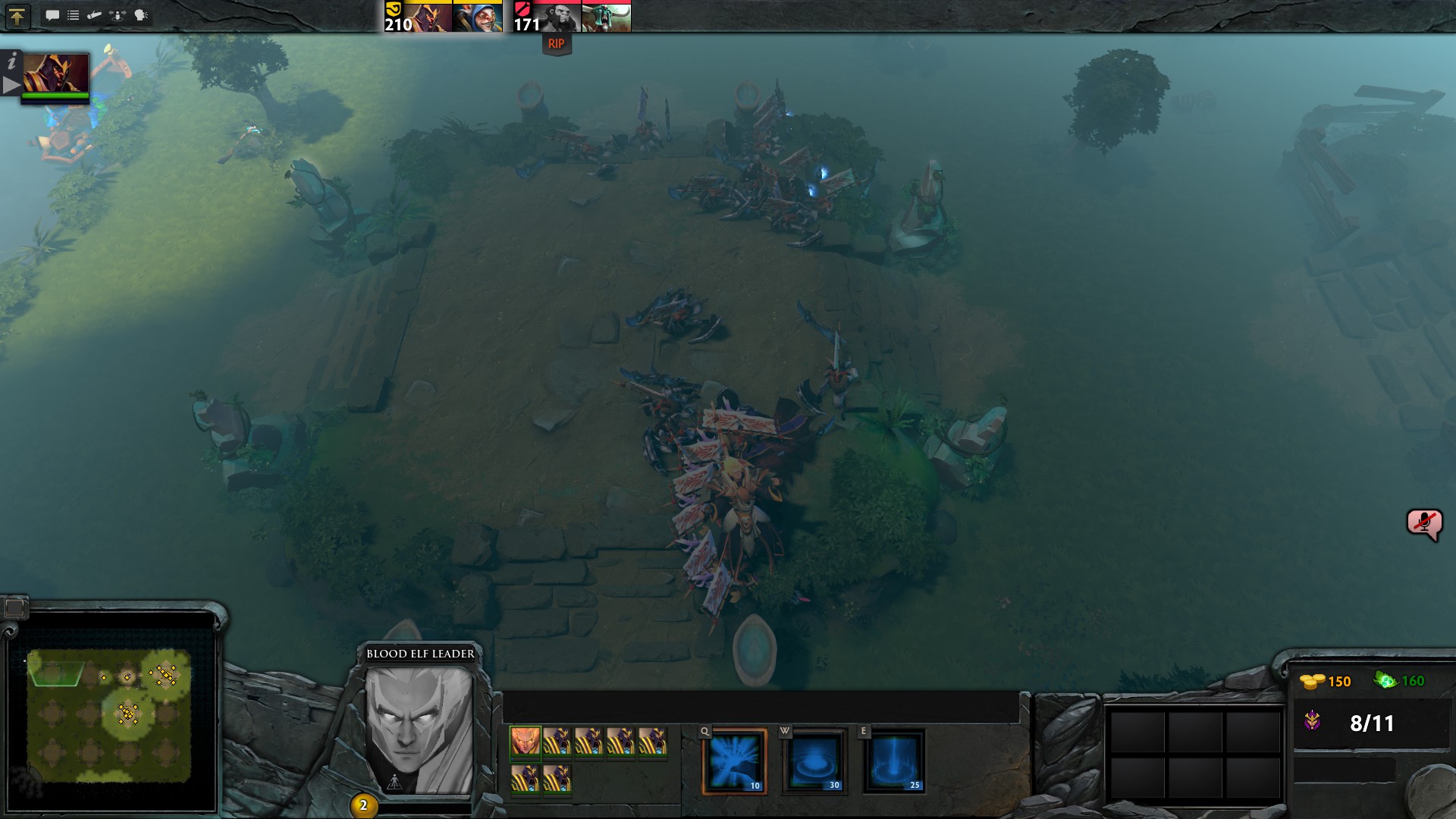Open the main menu arrow button

[x=17, y=16]
